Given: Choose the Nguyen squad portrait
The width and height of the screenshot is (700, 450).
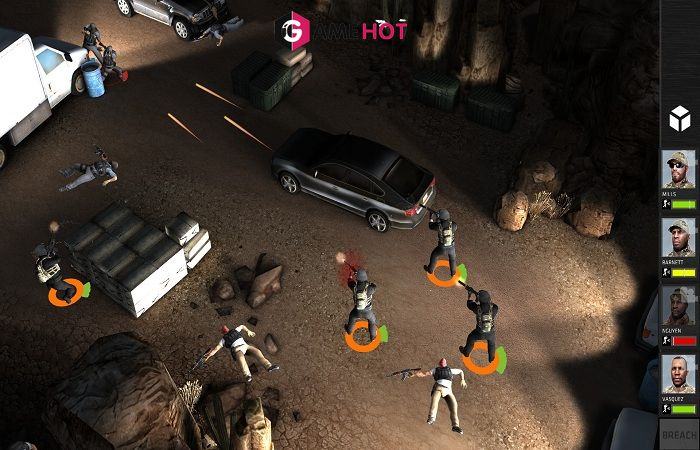Looking at the screenshot, I should pos(679,306).
